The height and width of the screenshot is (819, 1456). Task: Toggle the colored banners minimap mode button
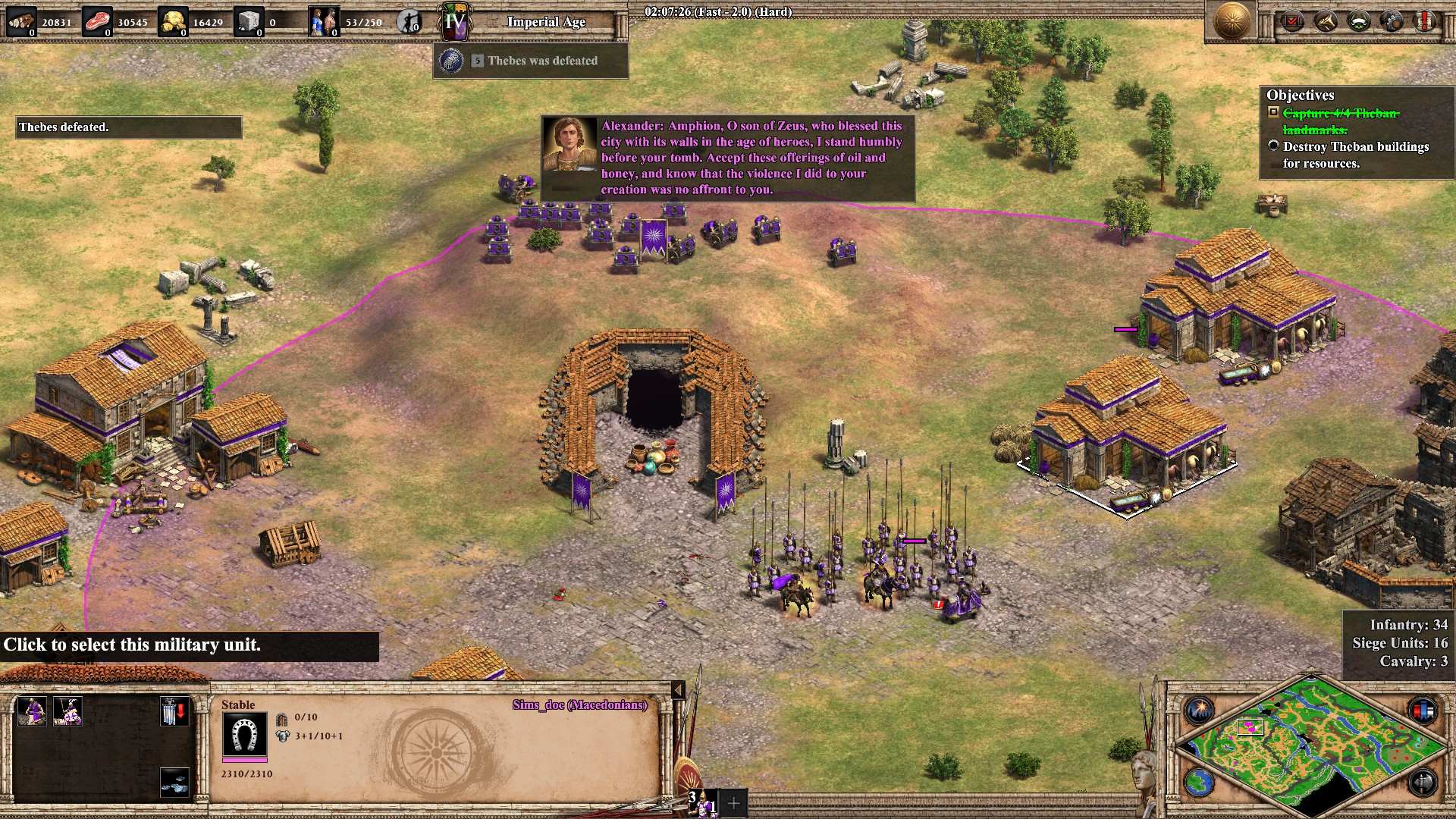pos(1423,711)
